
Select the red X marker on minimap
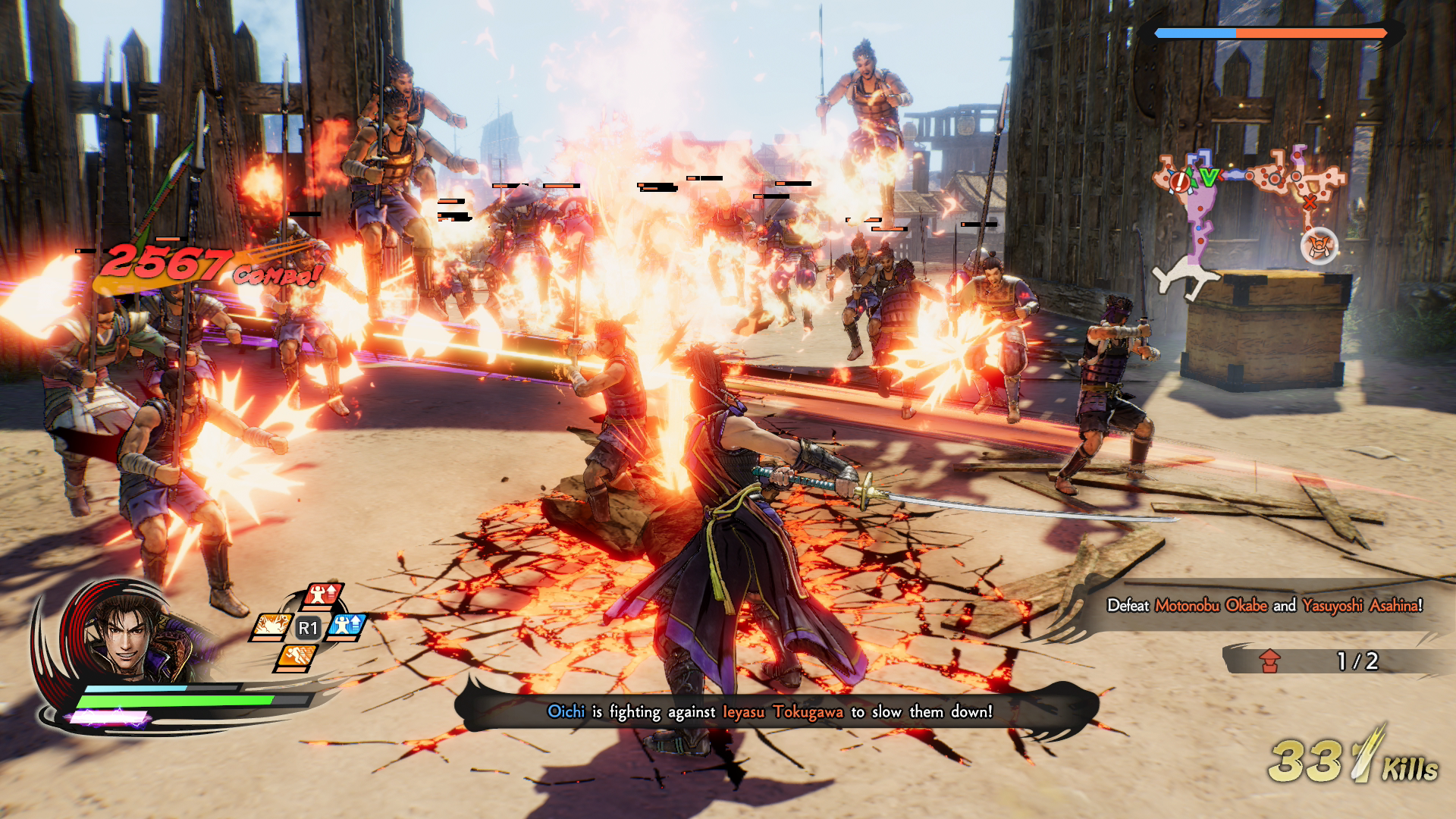[x=1310, y=202]
